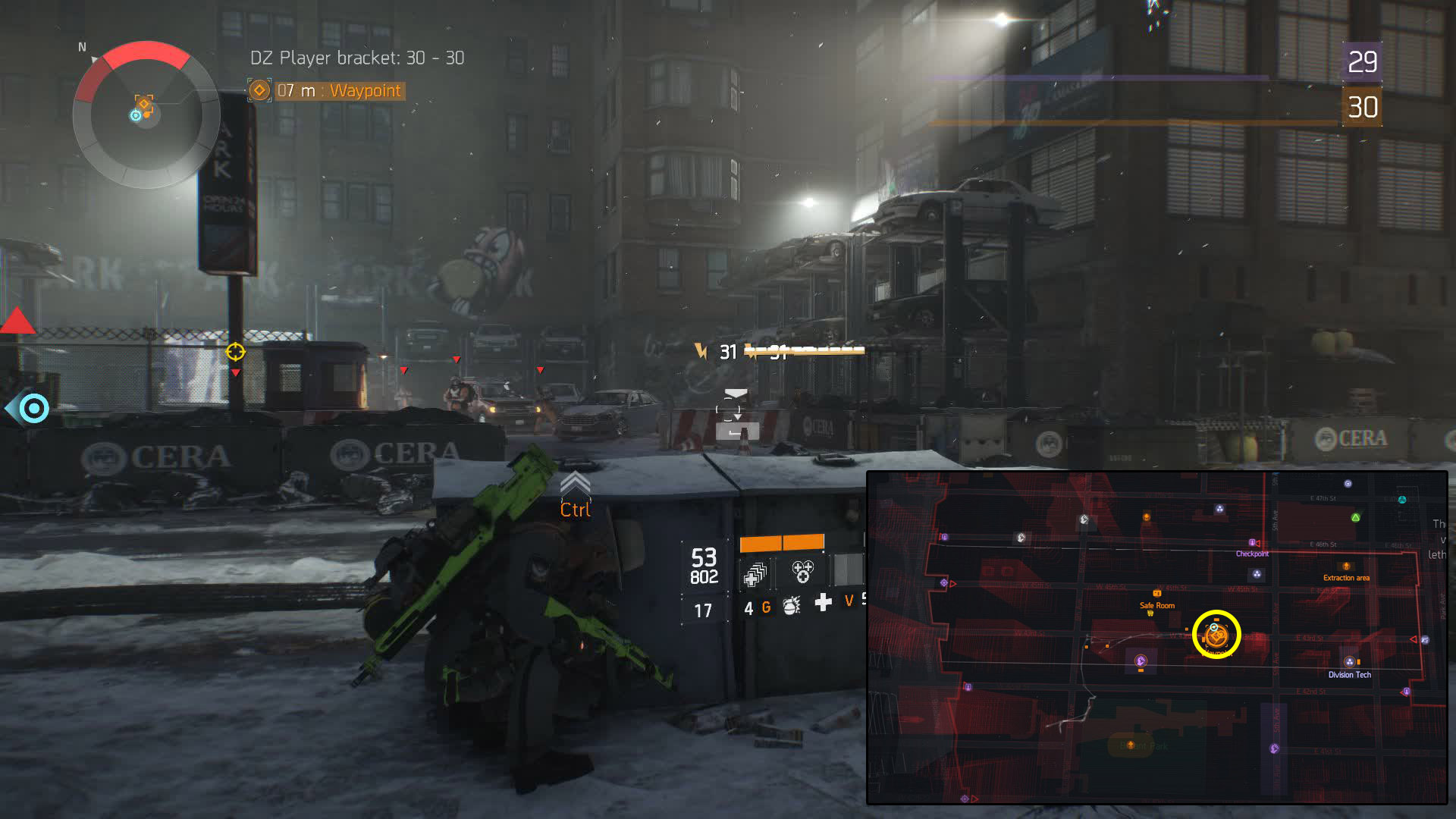Click the circular compass minimap
The image size is (1456, 819).
pos(146,115)
